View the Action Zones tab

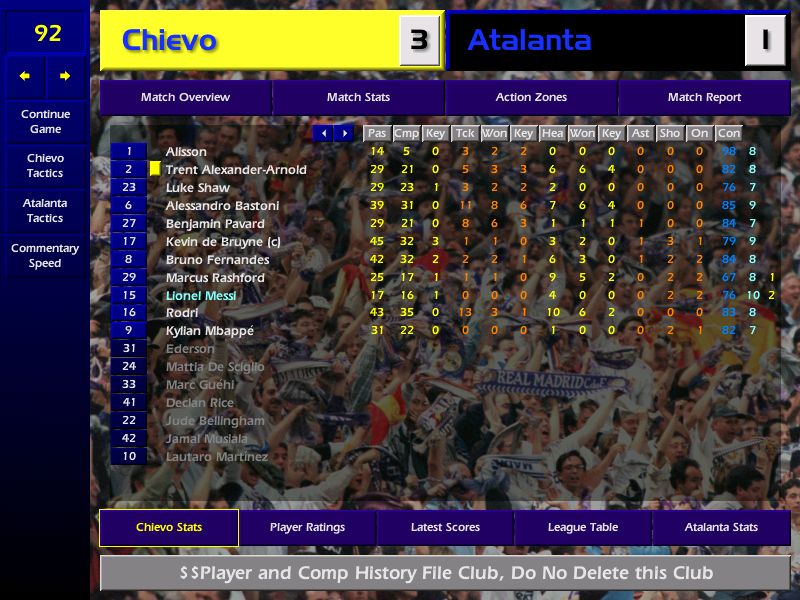(x=531, y=97)
